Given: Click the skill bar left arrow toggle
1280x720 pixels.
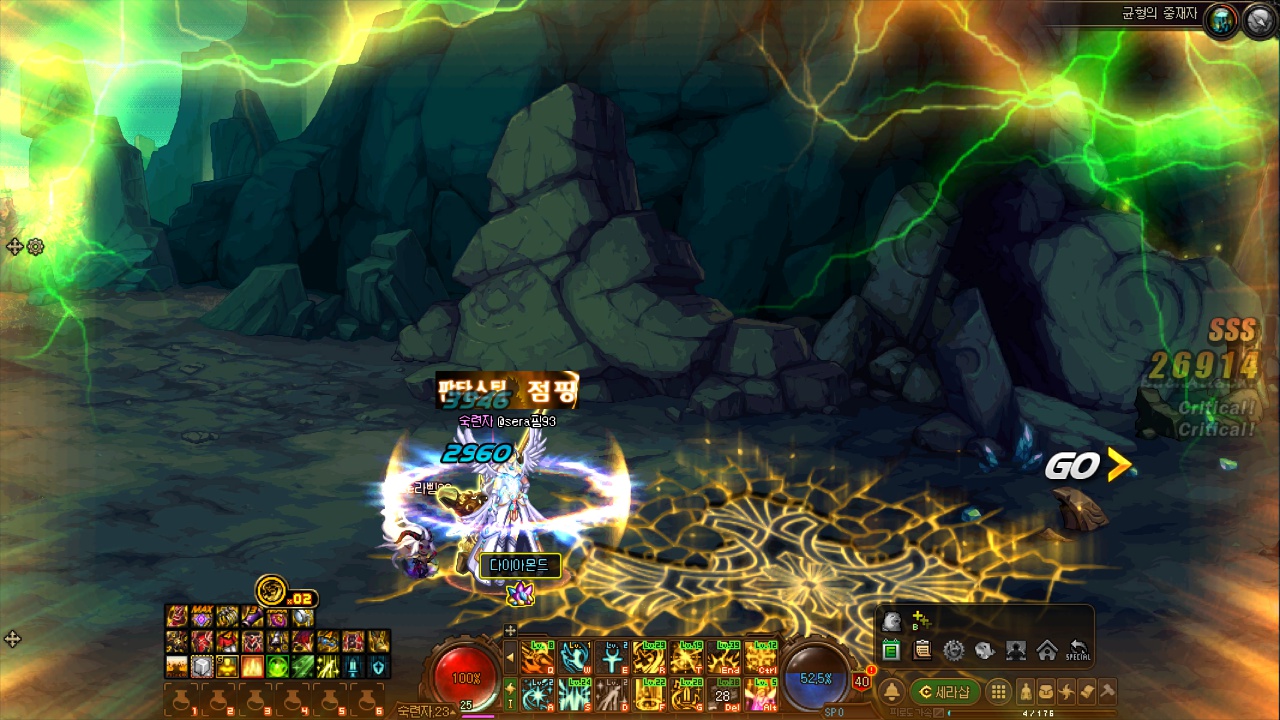Looking at the screenshot, I should click(510, 658).
